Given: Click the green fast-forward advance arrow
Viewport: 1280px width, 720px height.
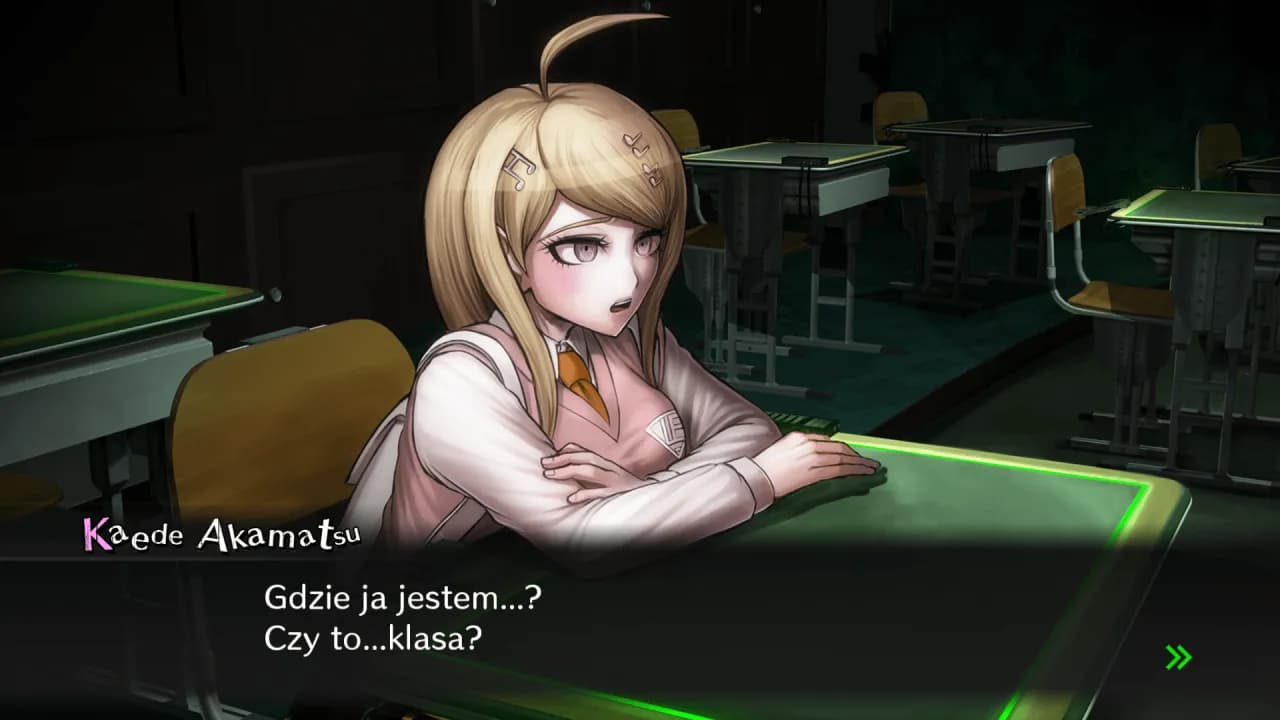Looking at the screenshot, I should (x=1178, y=658).
